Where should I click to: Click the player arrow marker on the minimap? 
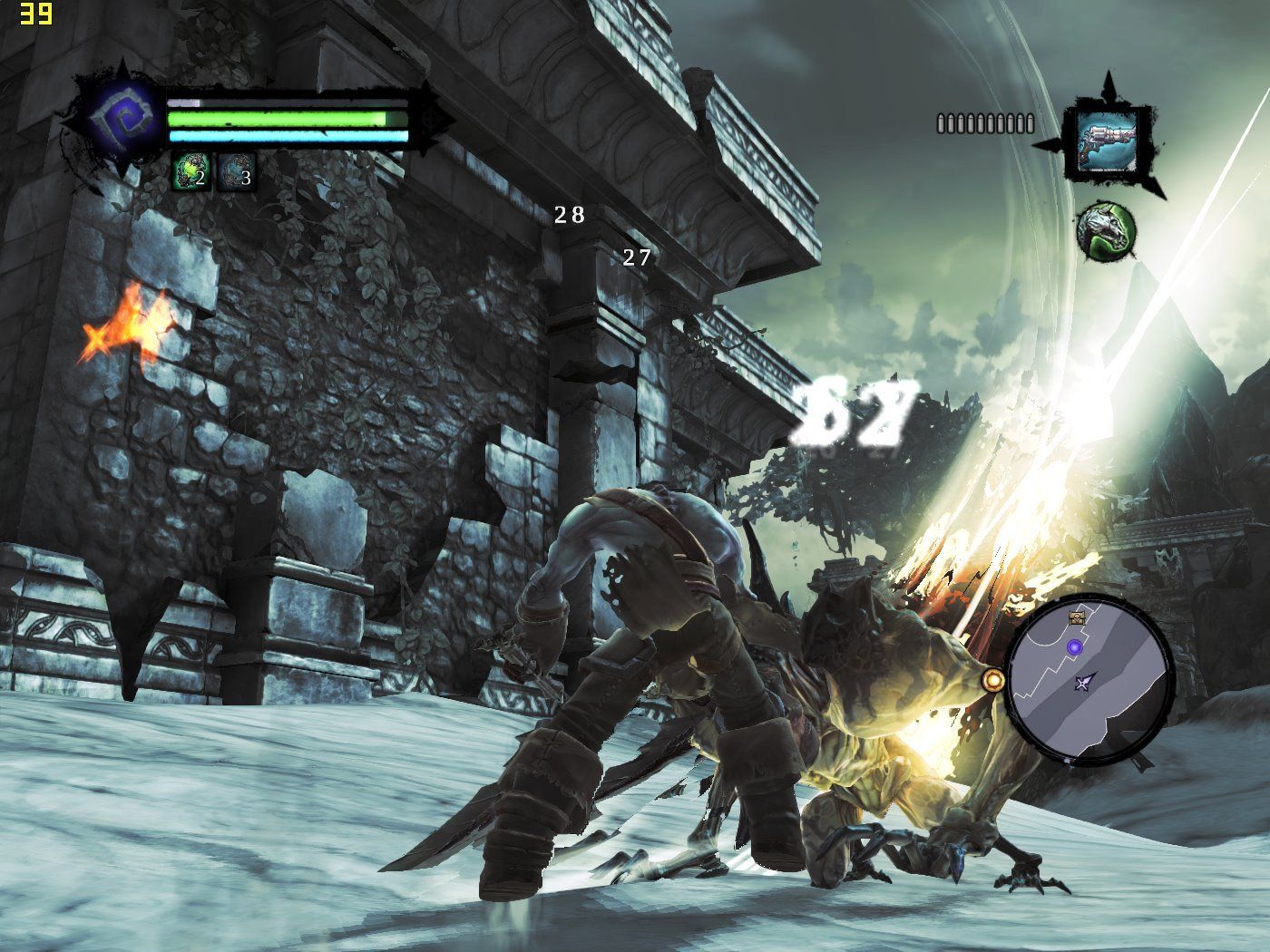[x=1084, y=683]
